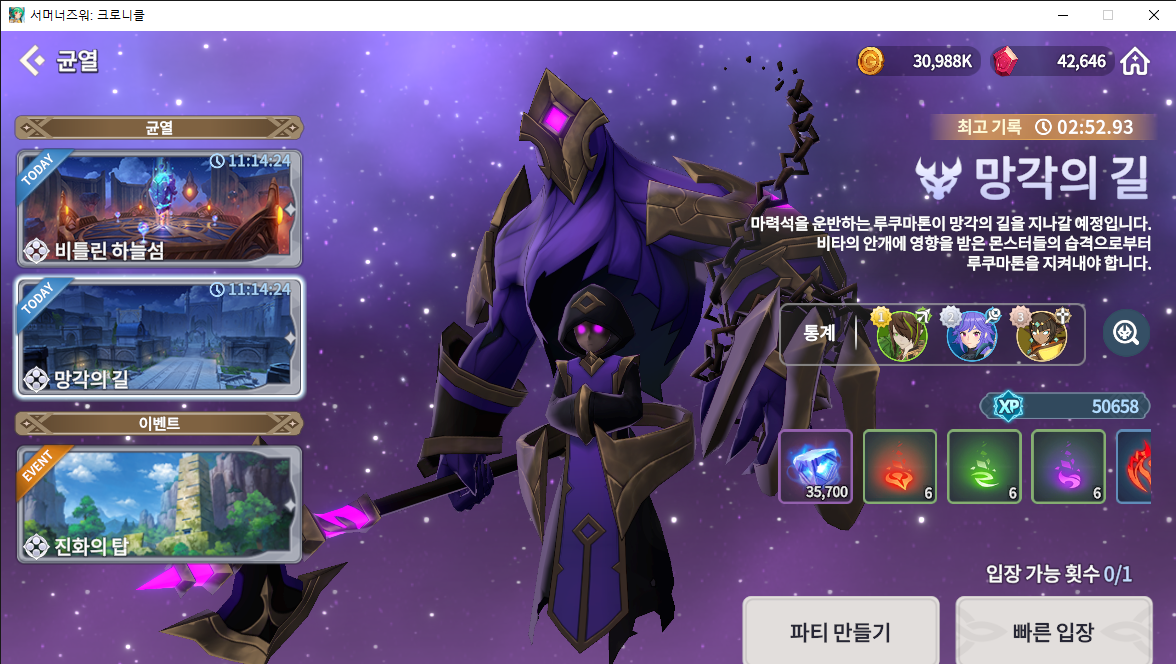The height and width of the screenshot is (664, 1176).
Task: Inspect the red flame essence reward
Action: point(900,466)
